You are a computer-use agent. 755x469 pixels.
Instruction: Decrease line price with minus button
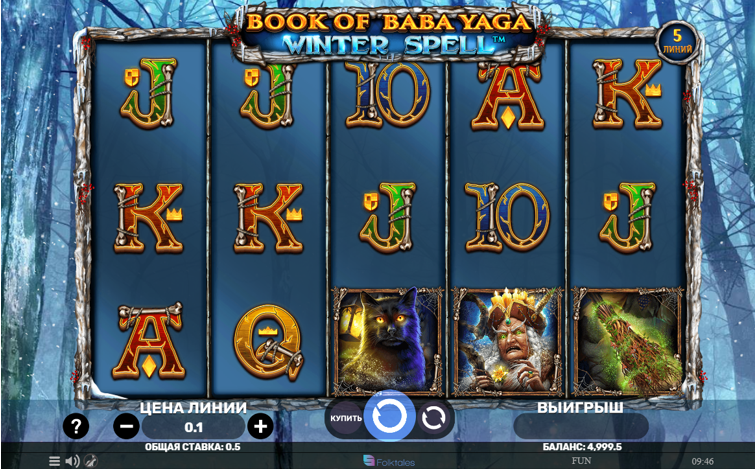[127, 426]
